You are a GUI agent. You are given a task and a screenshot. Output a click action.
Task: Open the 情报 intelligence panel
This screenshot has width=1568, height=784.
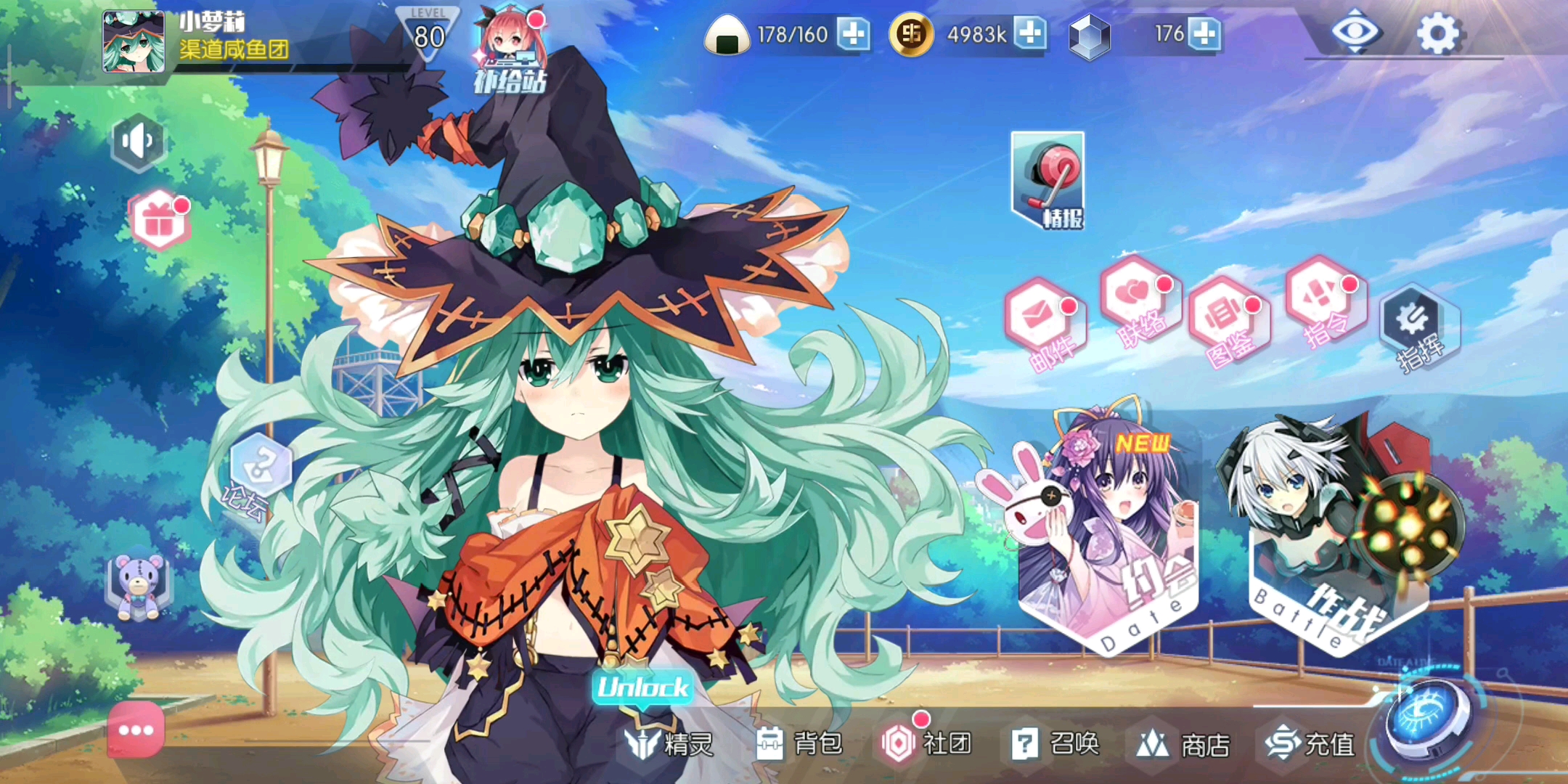[1048, 181]
